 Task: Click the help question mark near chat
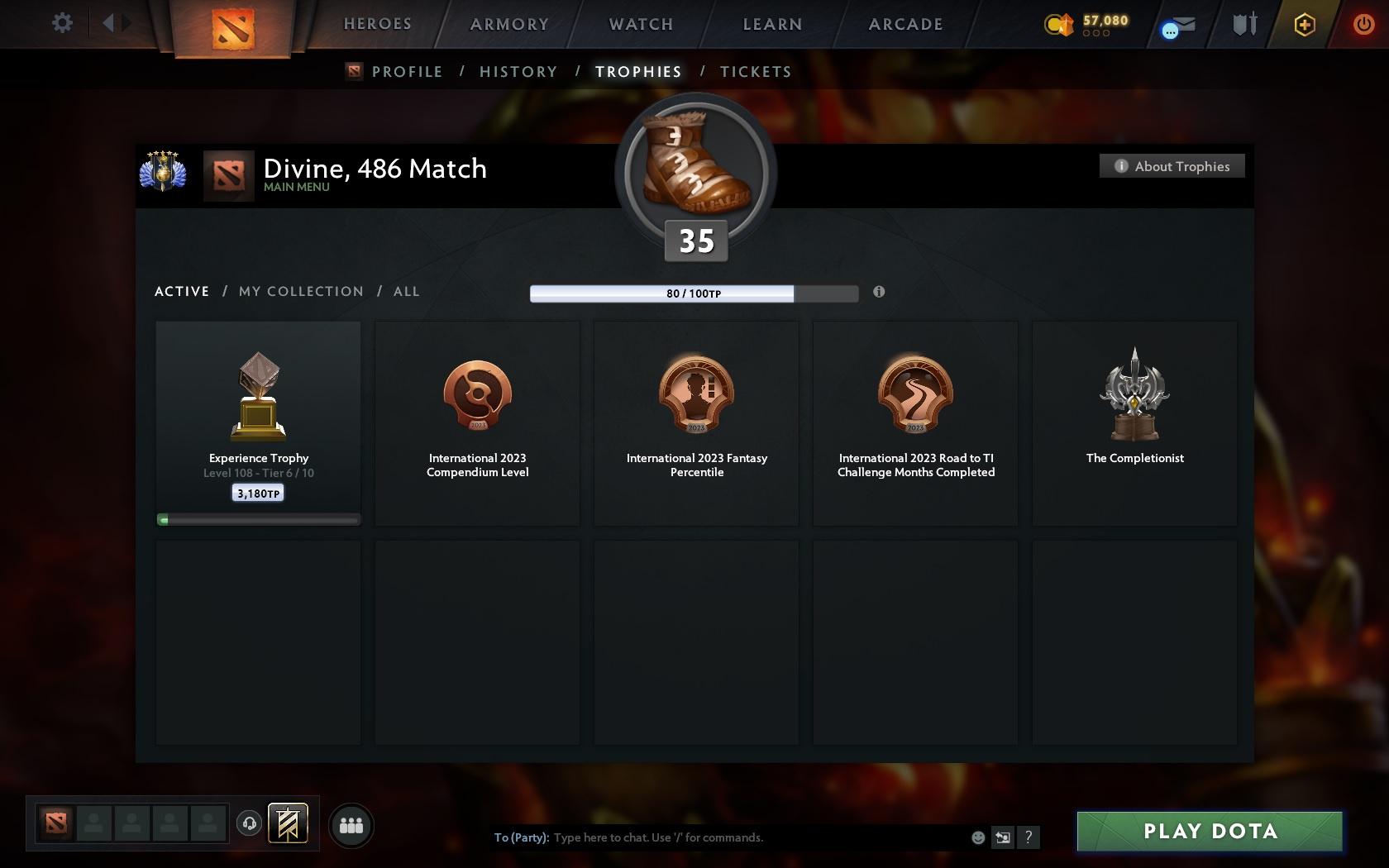point(1028,837)
